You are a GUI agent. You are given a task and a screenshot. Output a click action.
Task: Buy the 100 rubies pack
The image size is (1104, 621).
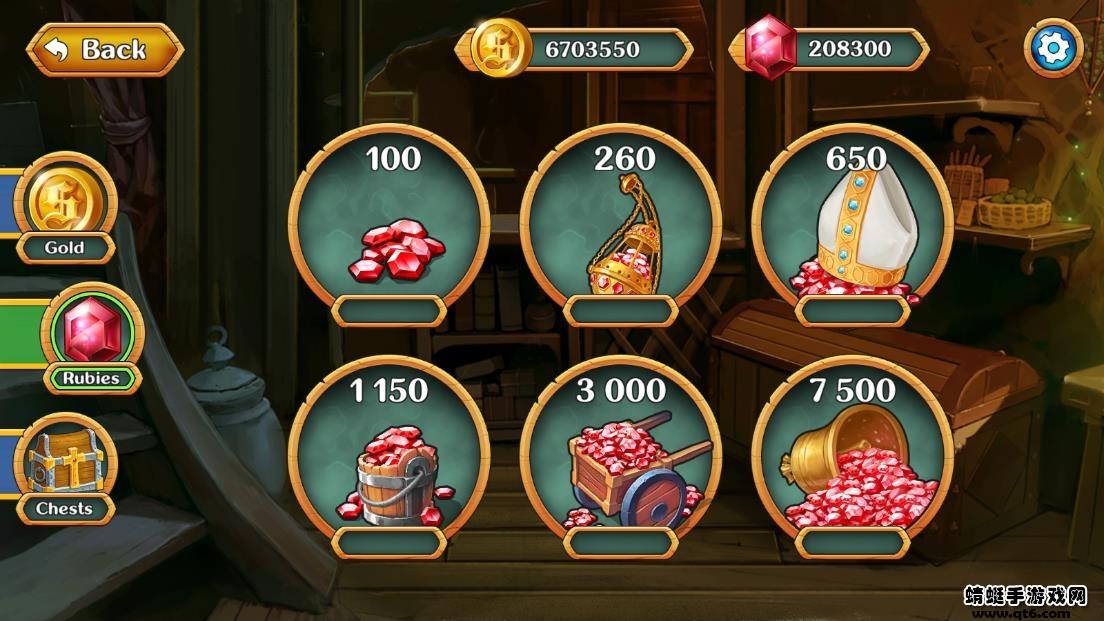[x=389, y=232]
